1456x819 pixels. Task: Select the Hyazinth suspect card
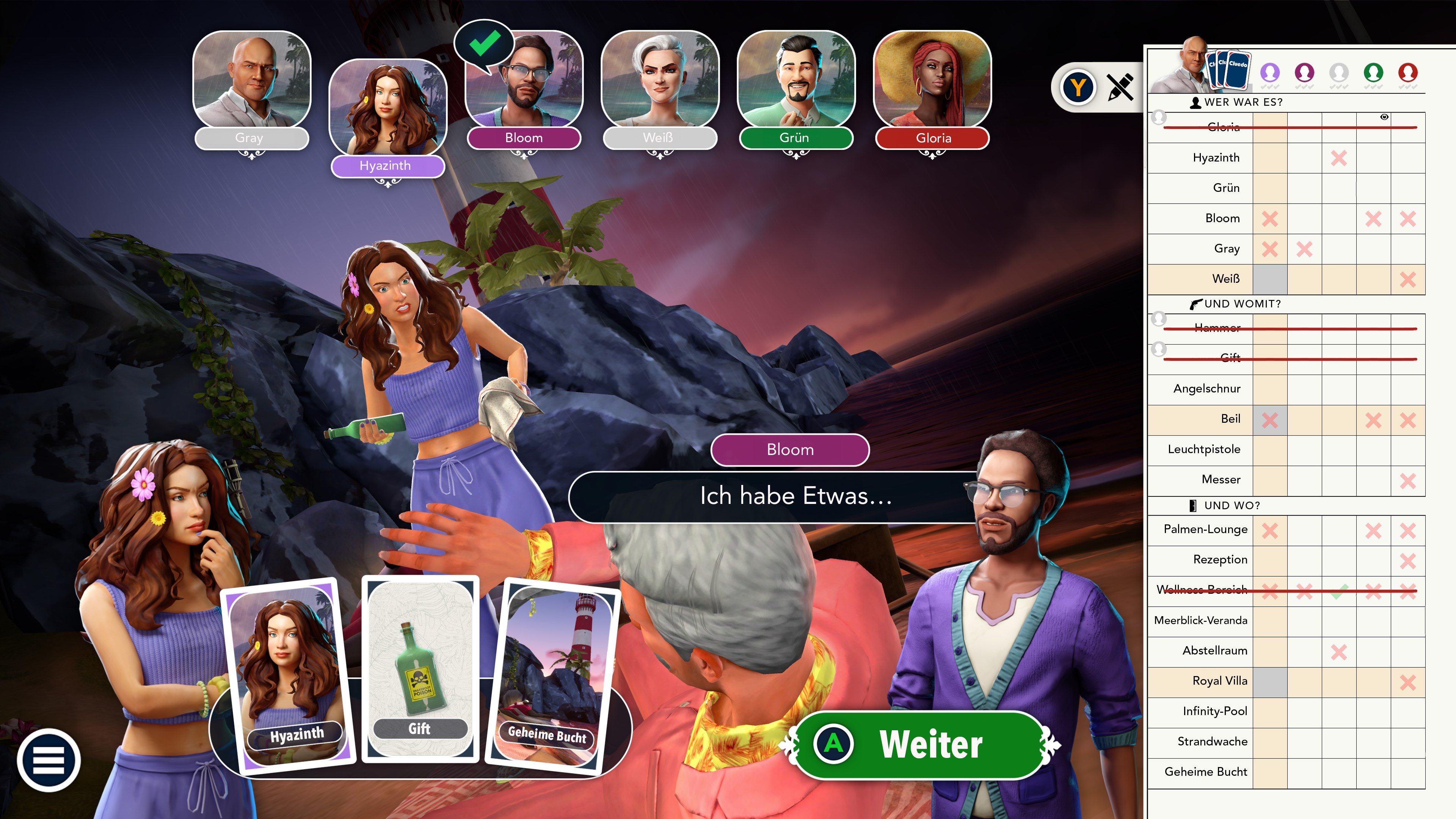289,675
